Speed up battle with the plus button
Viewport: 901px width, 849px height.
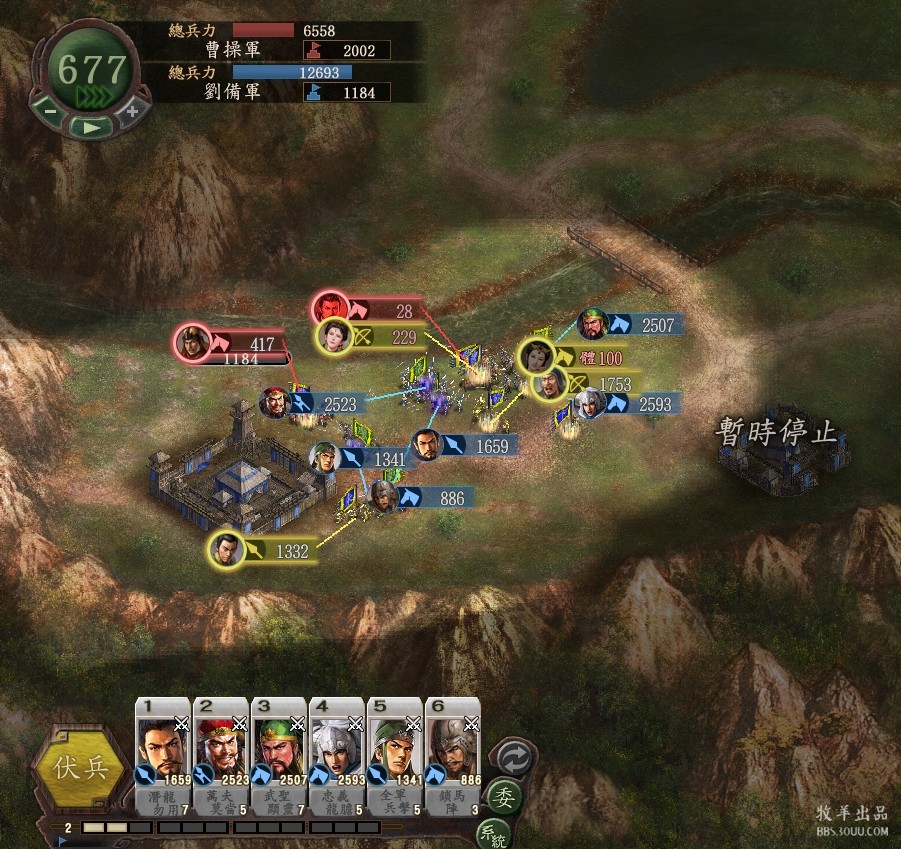tap(131, 110)
